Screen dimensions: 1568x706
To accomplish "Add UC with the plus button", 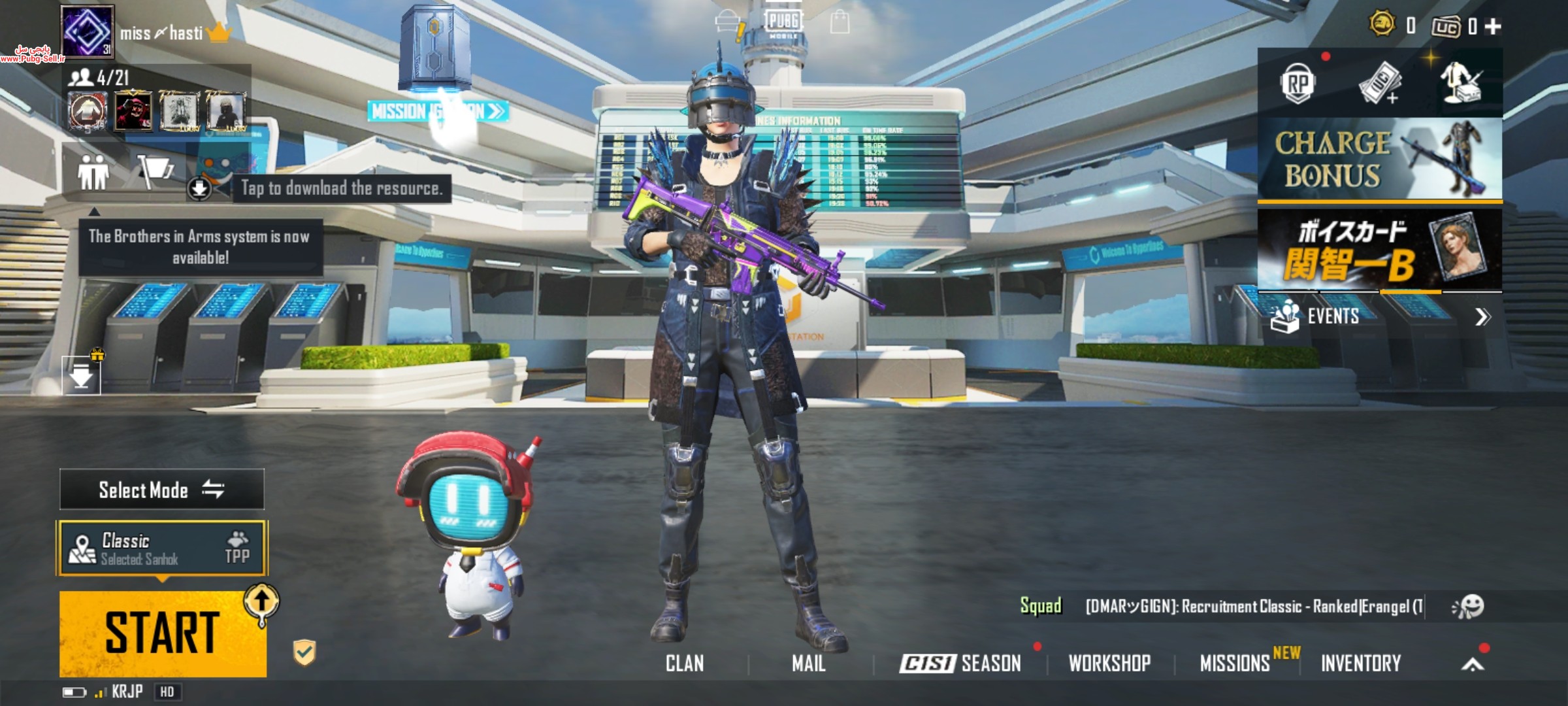I will [1493, 26].
